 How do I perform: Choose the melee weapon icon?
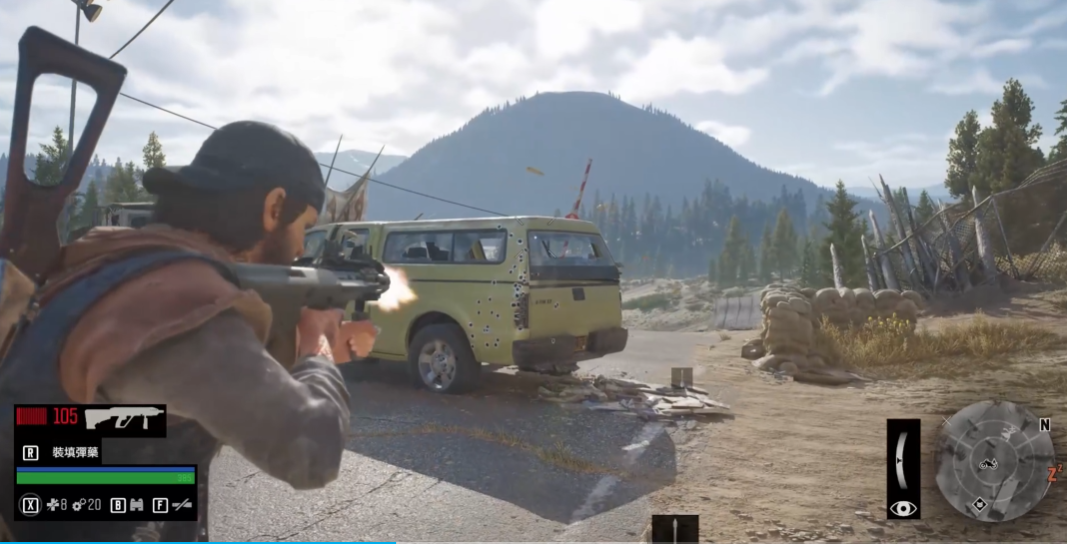pyautogui.click(x=181, y=505)
